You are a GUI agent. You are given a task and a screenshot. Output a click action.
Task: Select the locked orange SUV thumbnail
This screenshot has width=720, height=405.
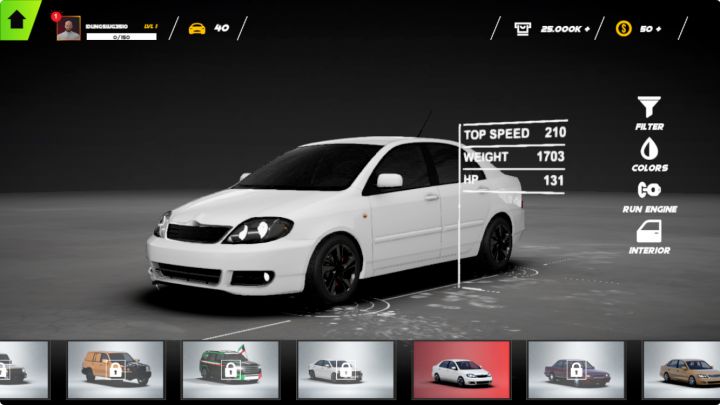(116, 370)
